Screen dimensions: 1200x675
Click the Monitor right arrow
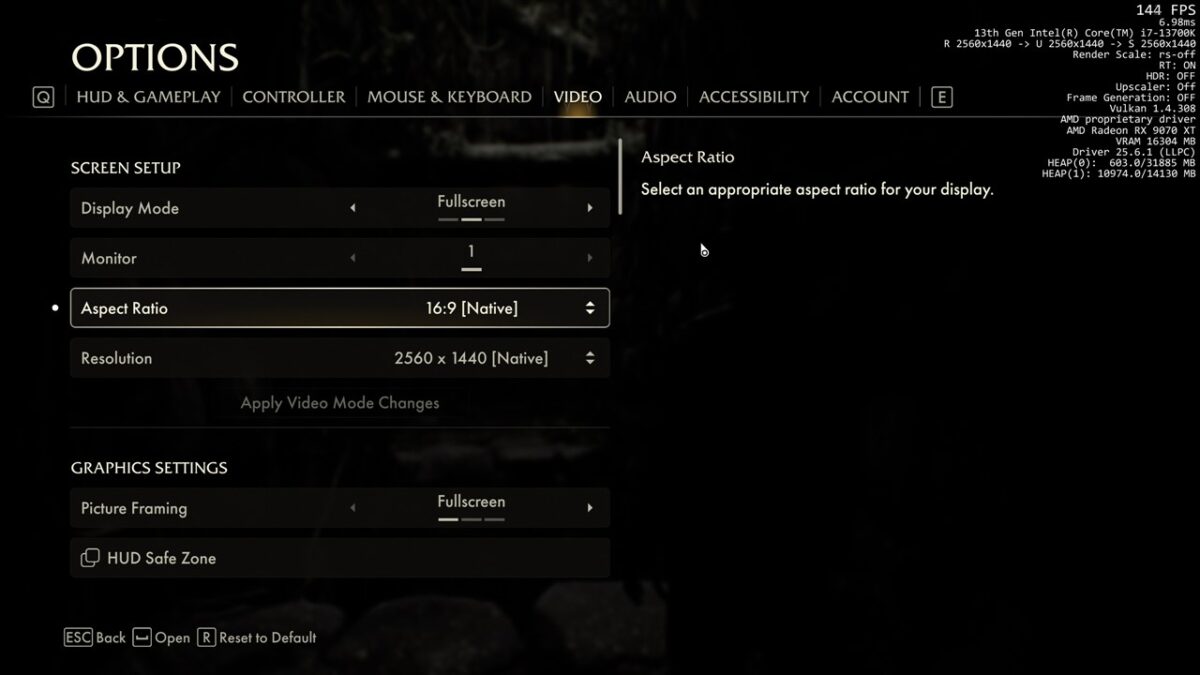point(590,258)
